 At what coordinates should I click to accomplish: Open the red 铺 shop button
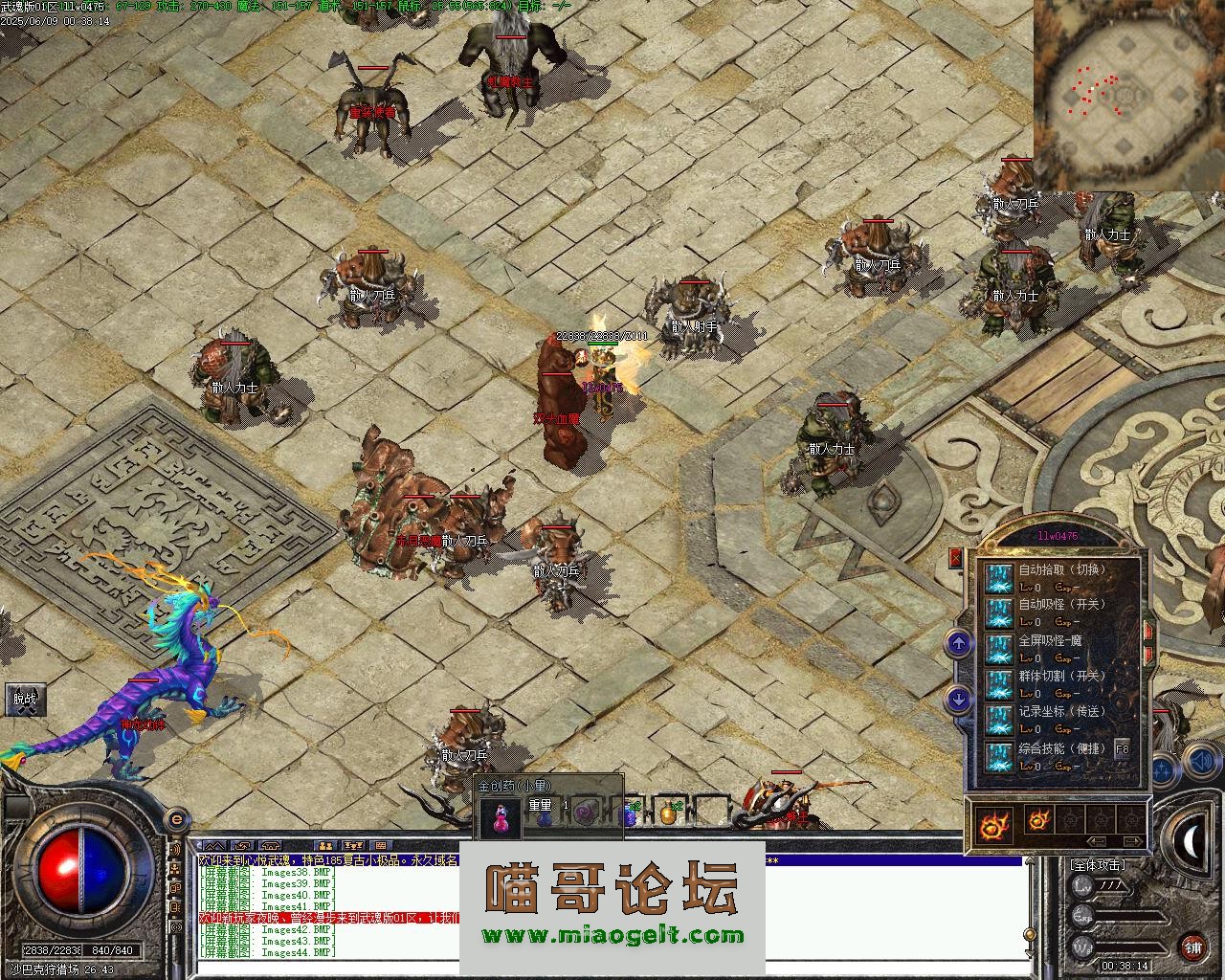(x=1192, y=947)
